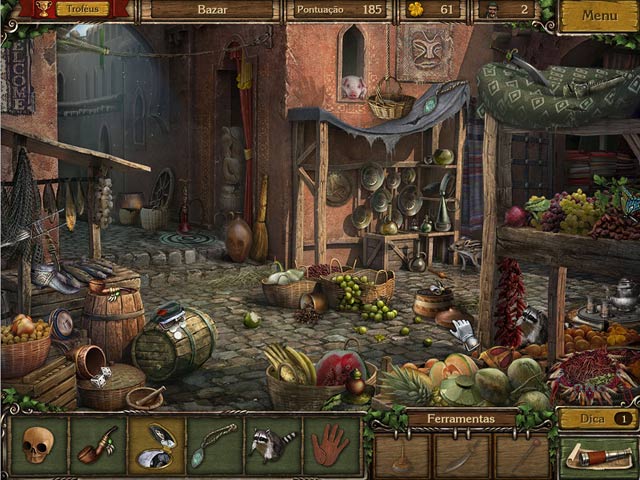640x480 pixels.
Task: Open the Menu button
Action: tap(598, 16)
